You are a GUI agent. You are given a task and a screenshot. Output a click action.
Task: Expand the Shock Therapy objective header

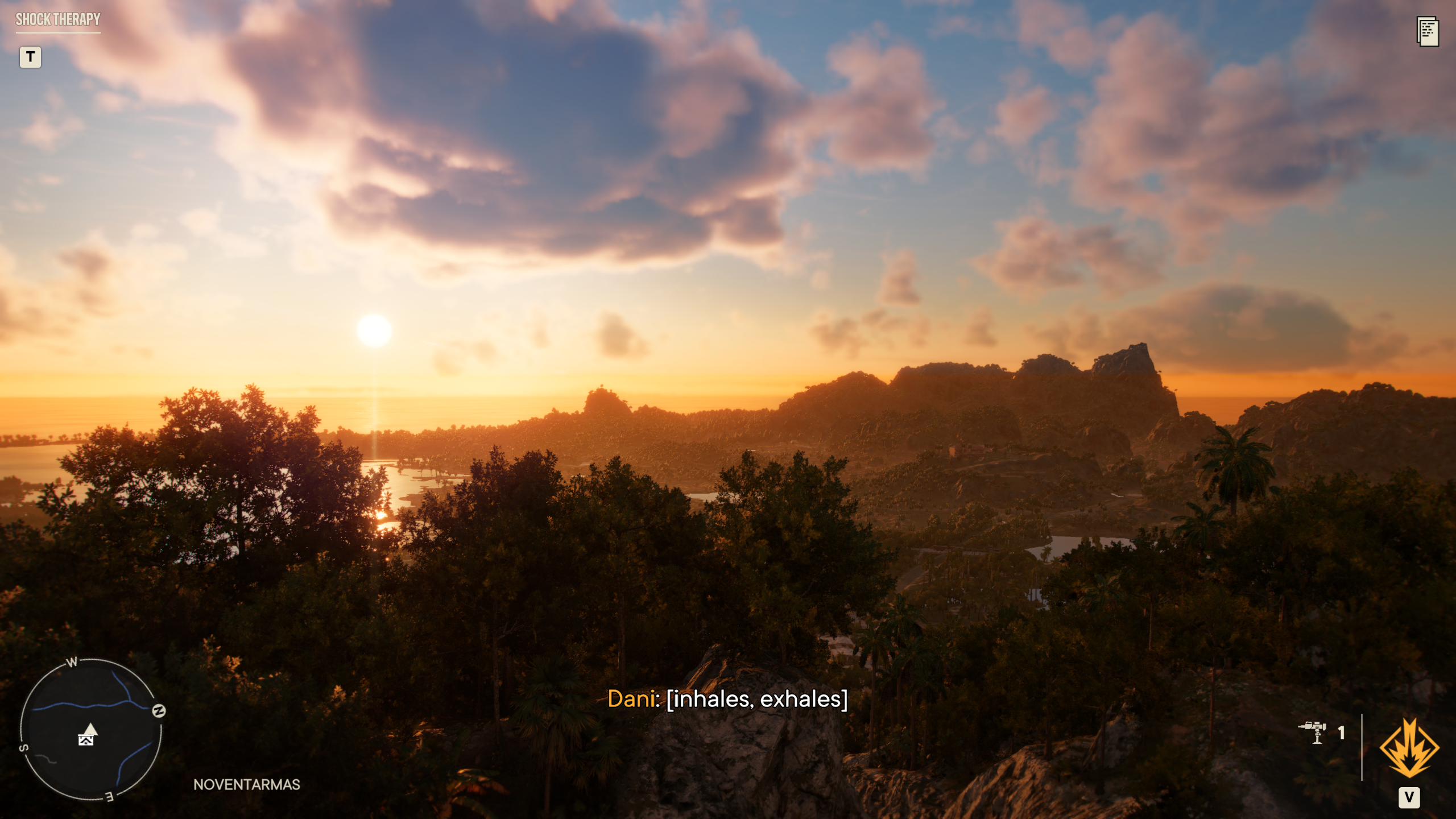coord(57,20)
